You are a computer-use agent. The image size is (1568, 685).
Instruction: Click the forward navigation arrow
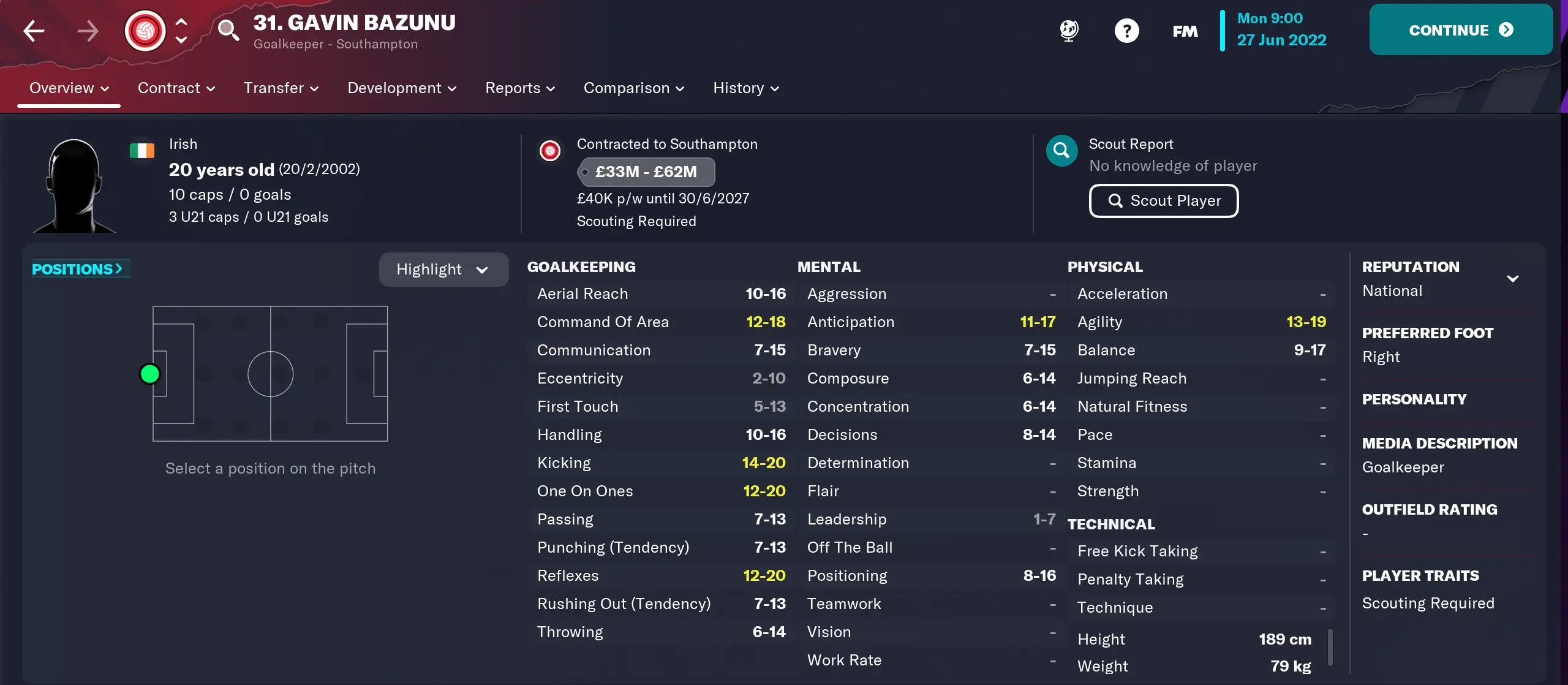click(88, 30)
